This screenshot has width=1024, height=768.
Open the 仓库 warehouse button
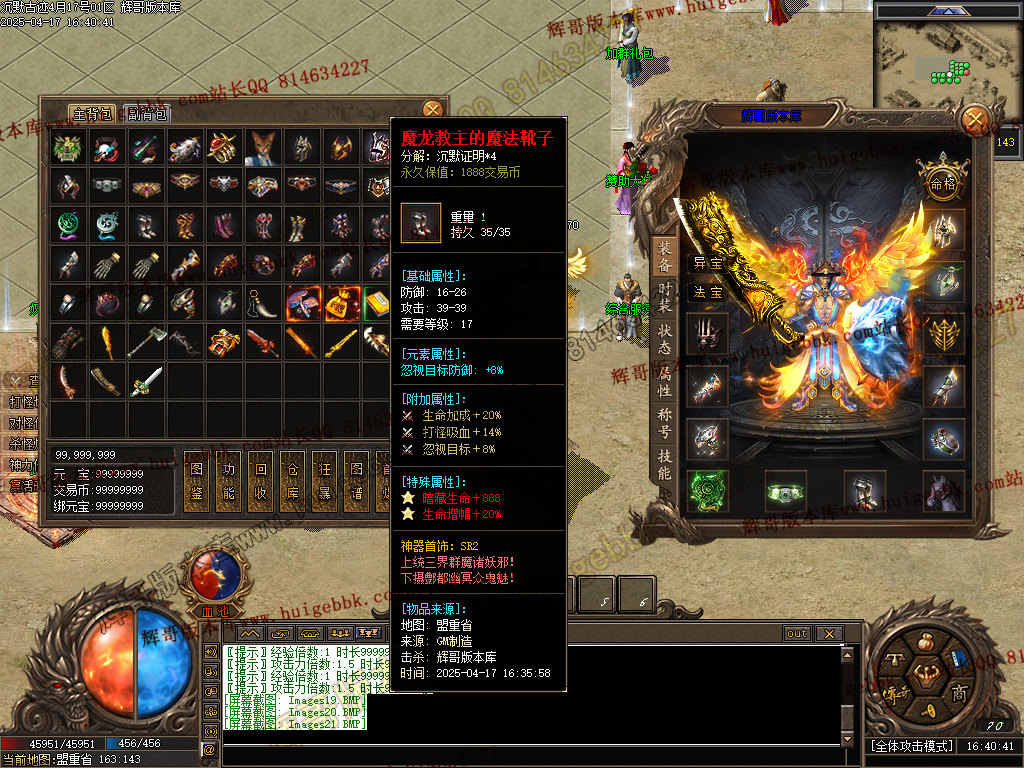(292, 480)
